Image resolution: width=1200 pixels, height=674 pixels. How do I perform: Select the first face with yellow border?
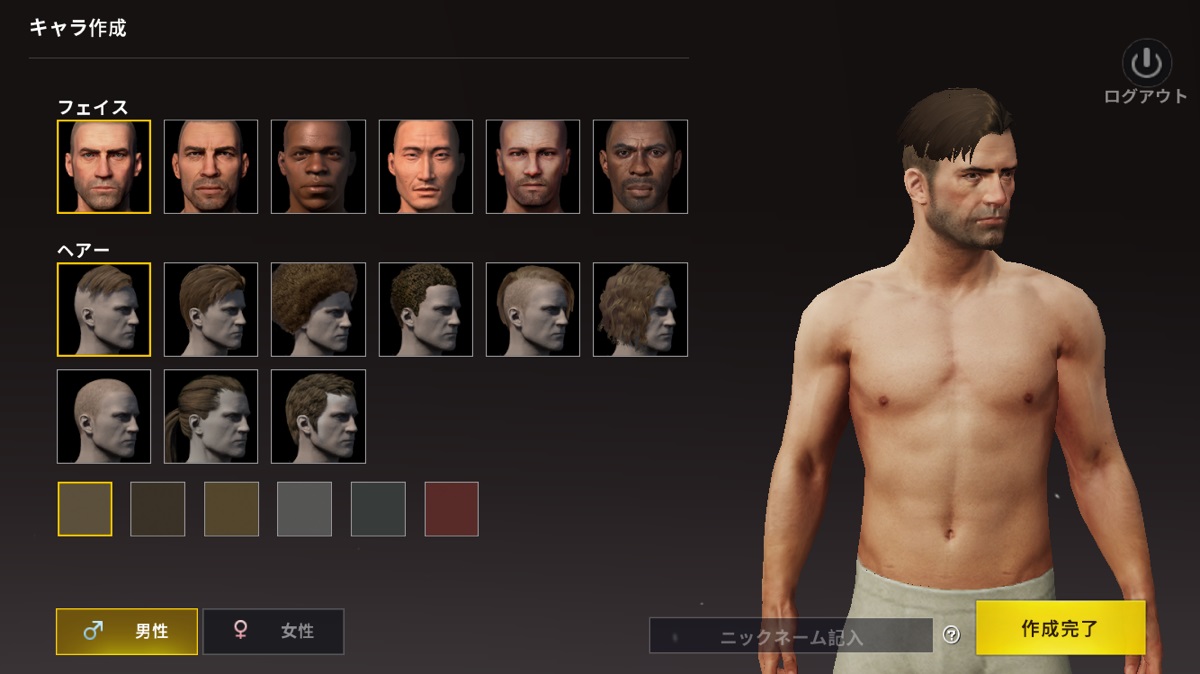pyautogui.click(x=104, y=166)
